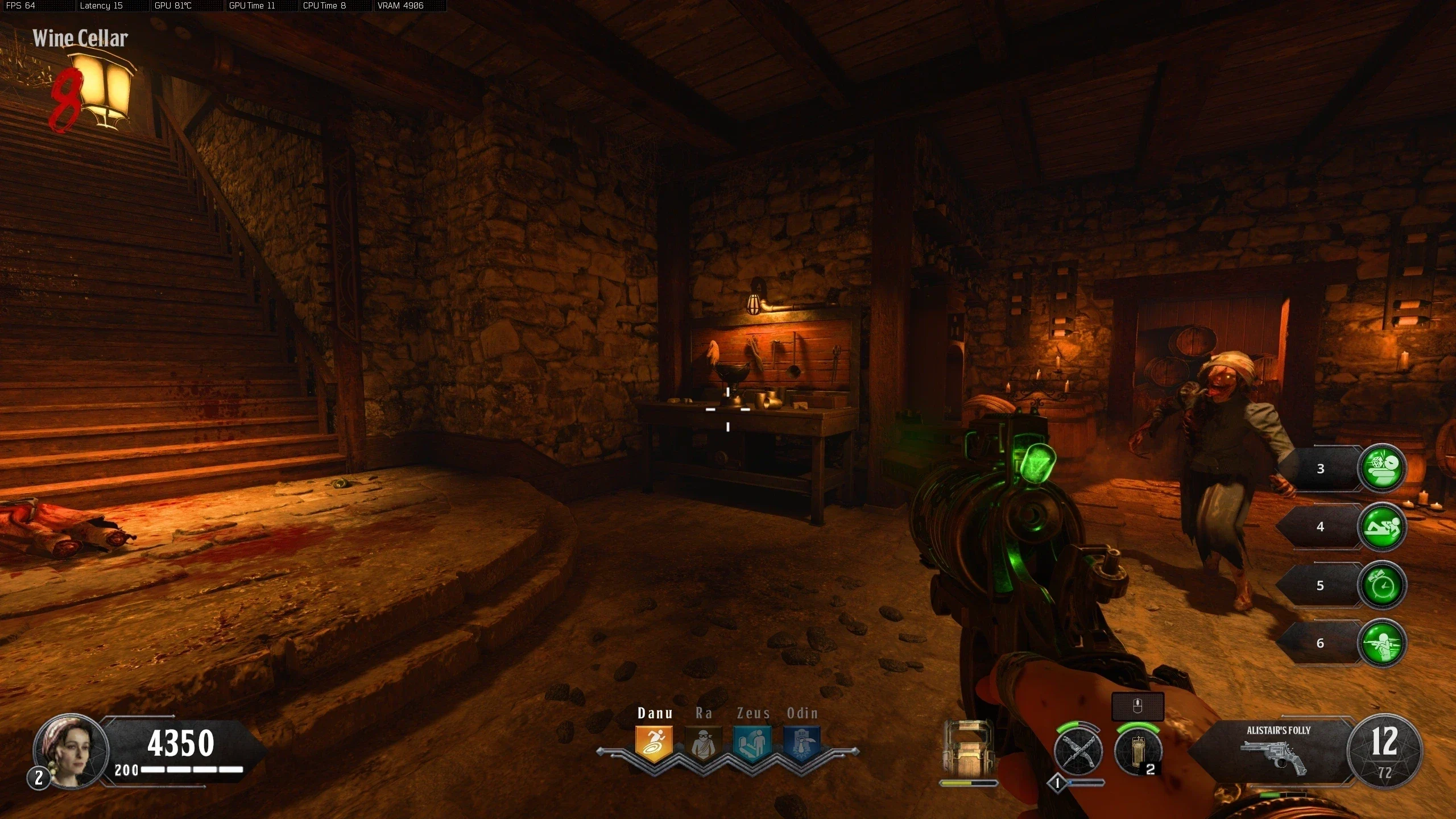Activate the alarm clock elixir in slot 5
1456x819 pixels.
coord(1381,585)
